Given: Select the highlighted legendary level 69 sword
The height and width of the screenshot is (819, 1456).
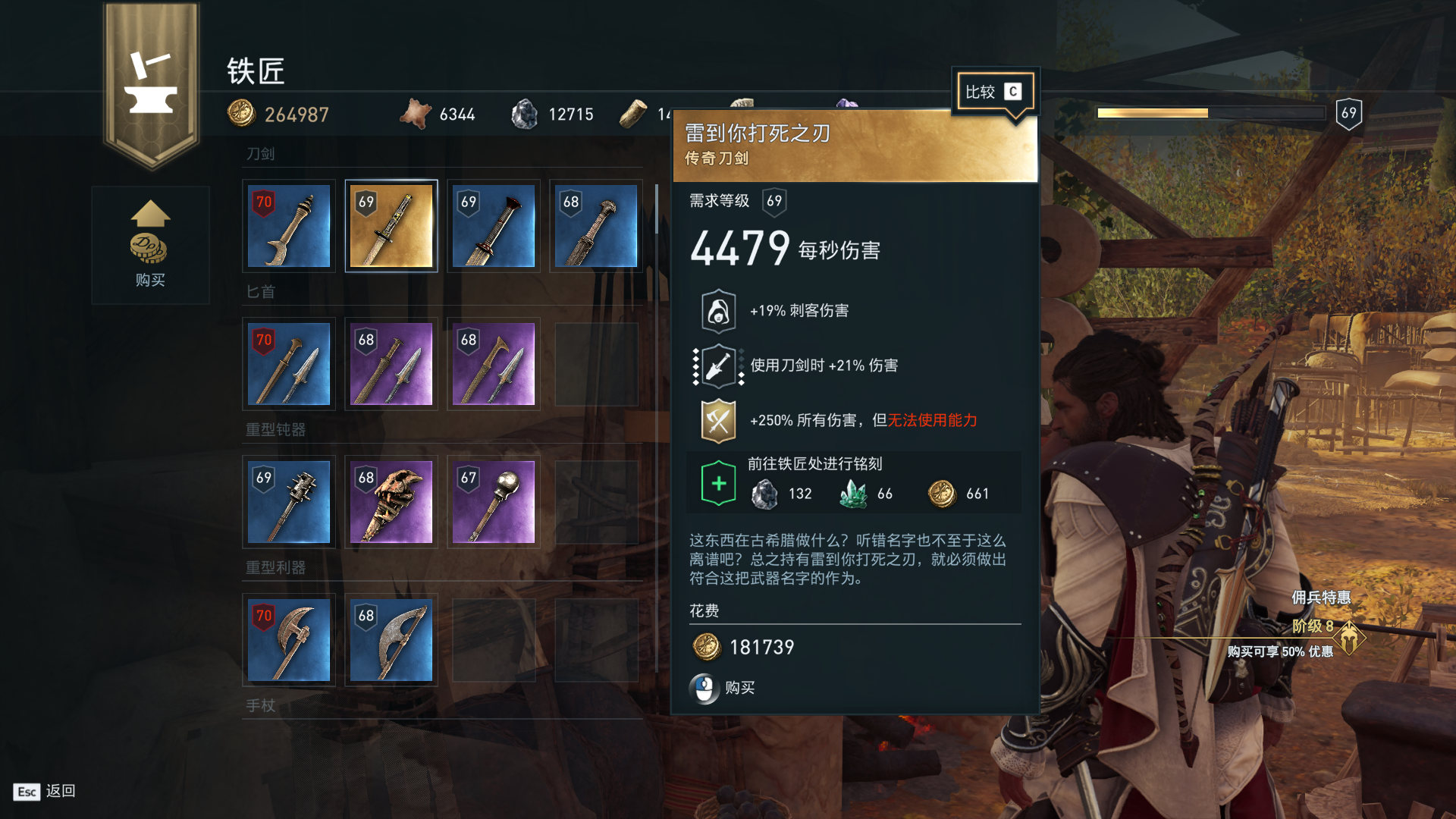Looking at the screenshot, I should click(391, 225).
